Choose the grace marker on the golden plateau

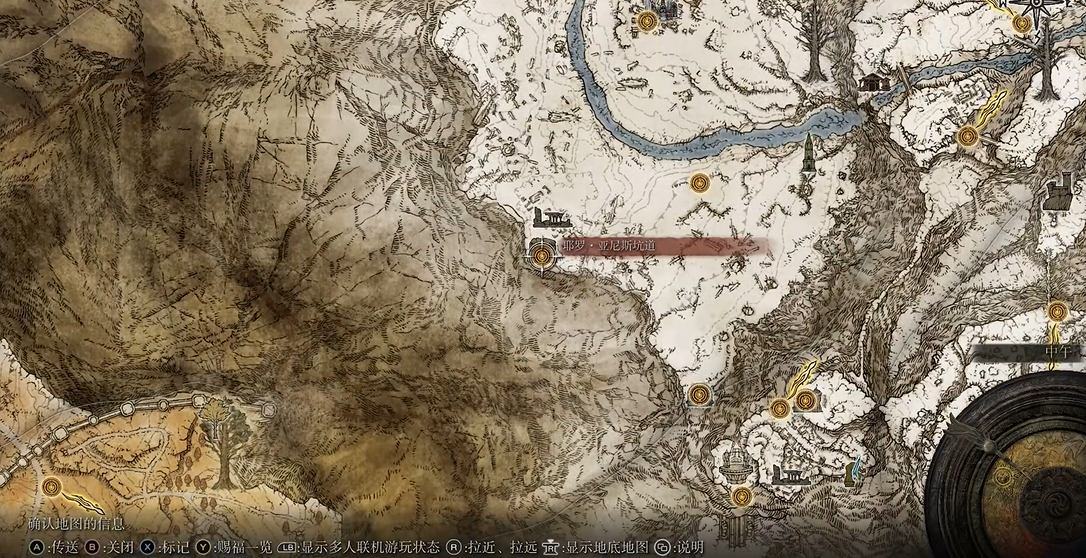52,486
